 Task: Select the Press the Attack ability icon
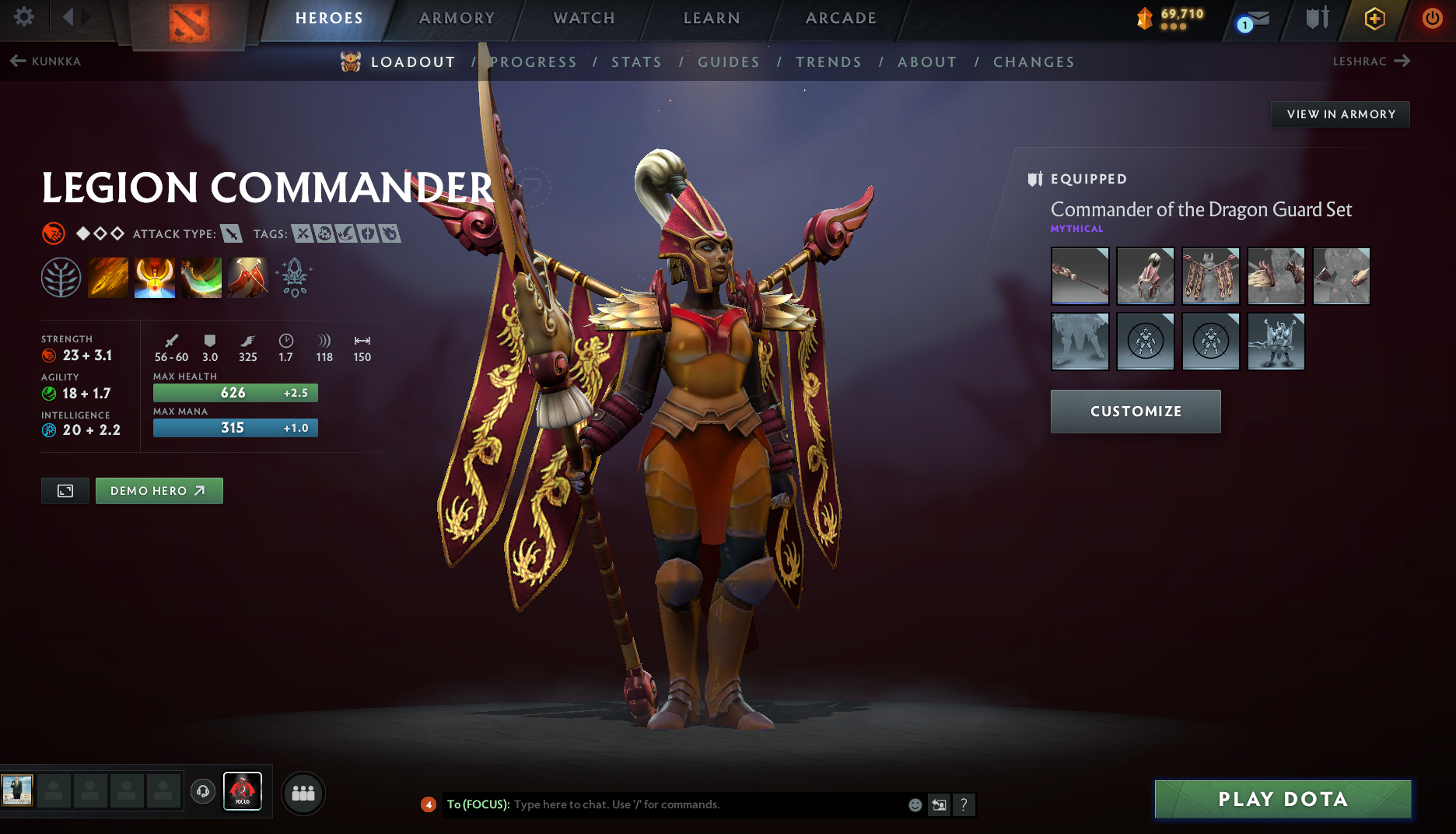click(x=155, y=278)
